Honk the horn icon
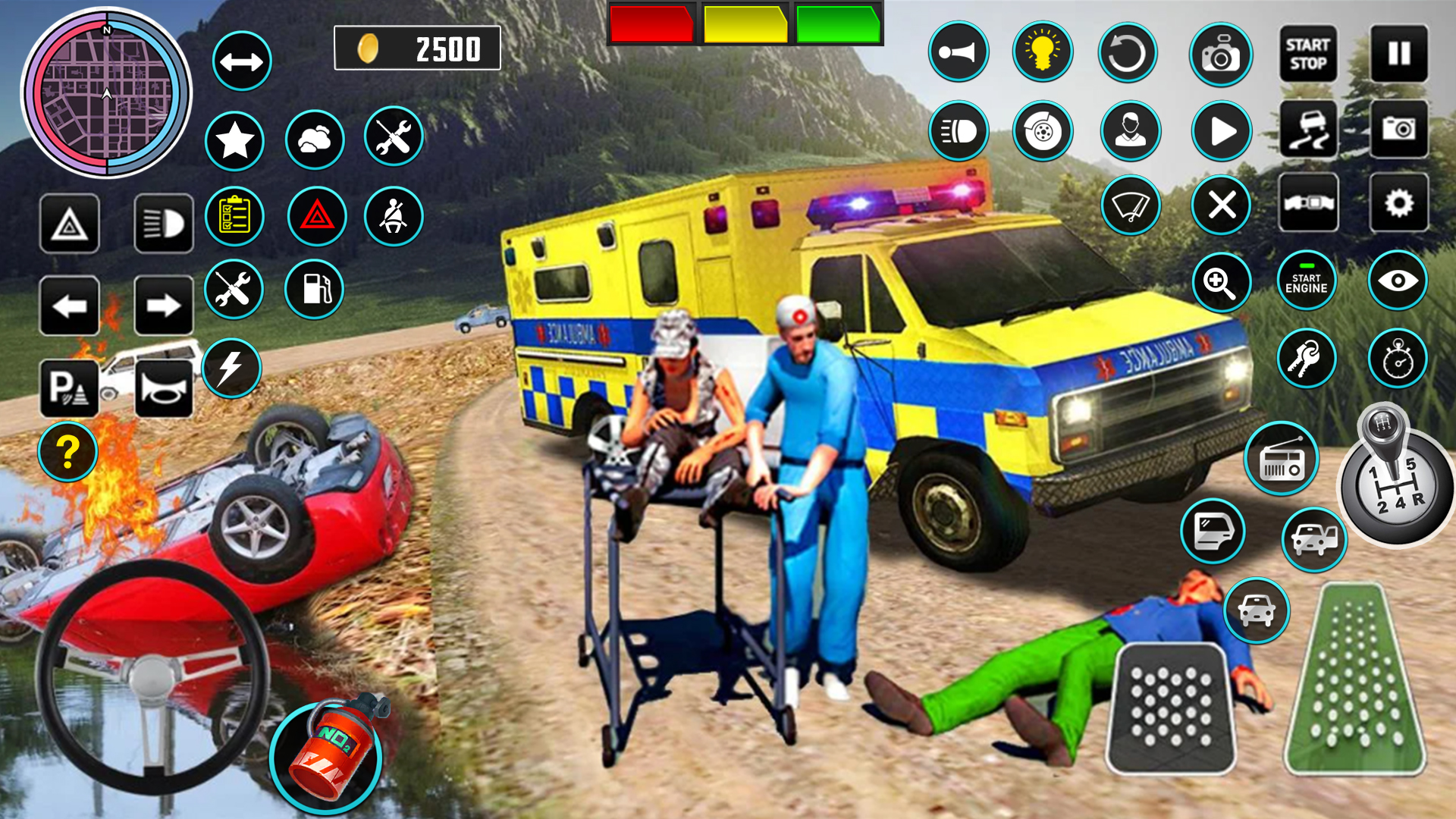The image size is (1456, 819). click(x=959, y=51)
